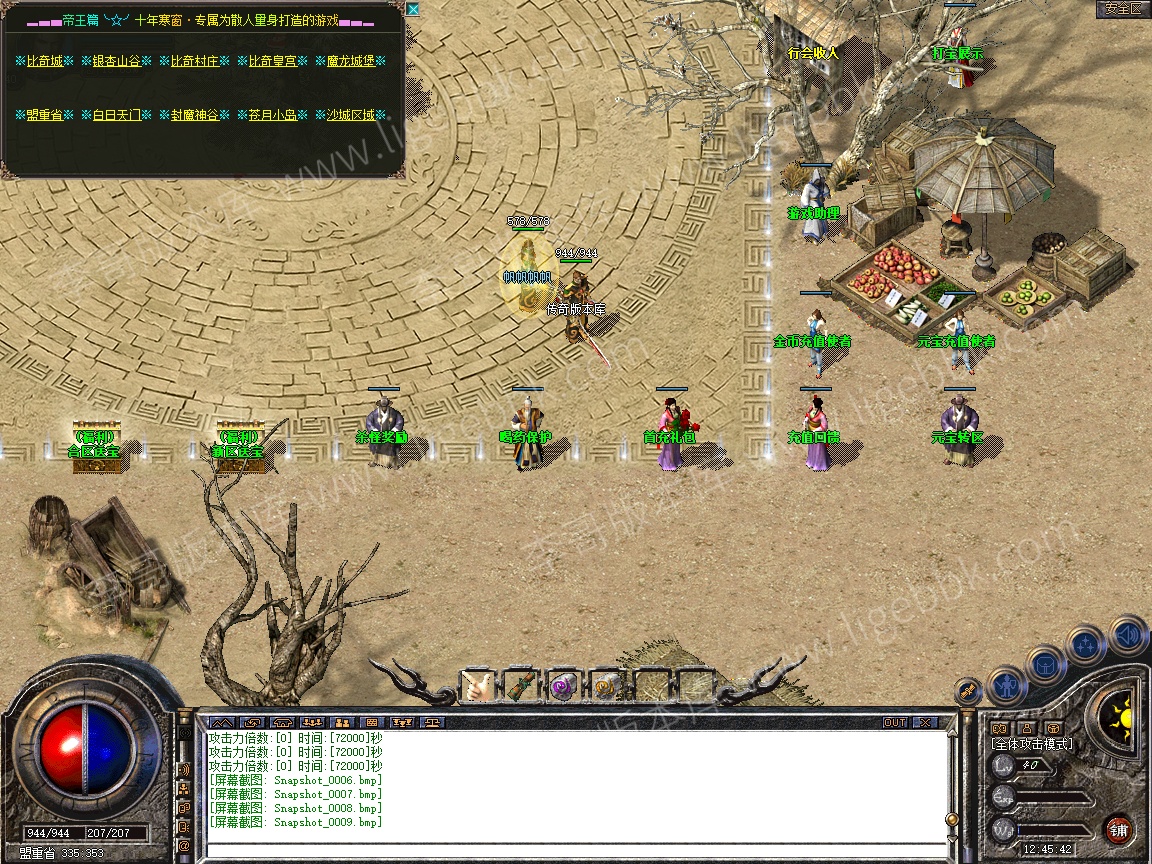Close the chat window with its X button
Image resolution: width=1152 pixels, height=864 pixels.
coord(925,722)
